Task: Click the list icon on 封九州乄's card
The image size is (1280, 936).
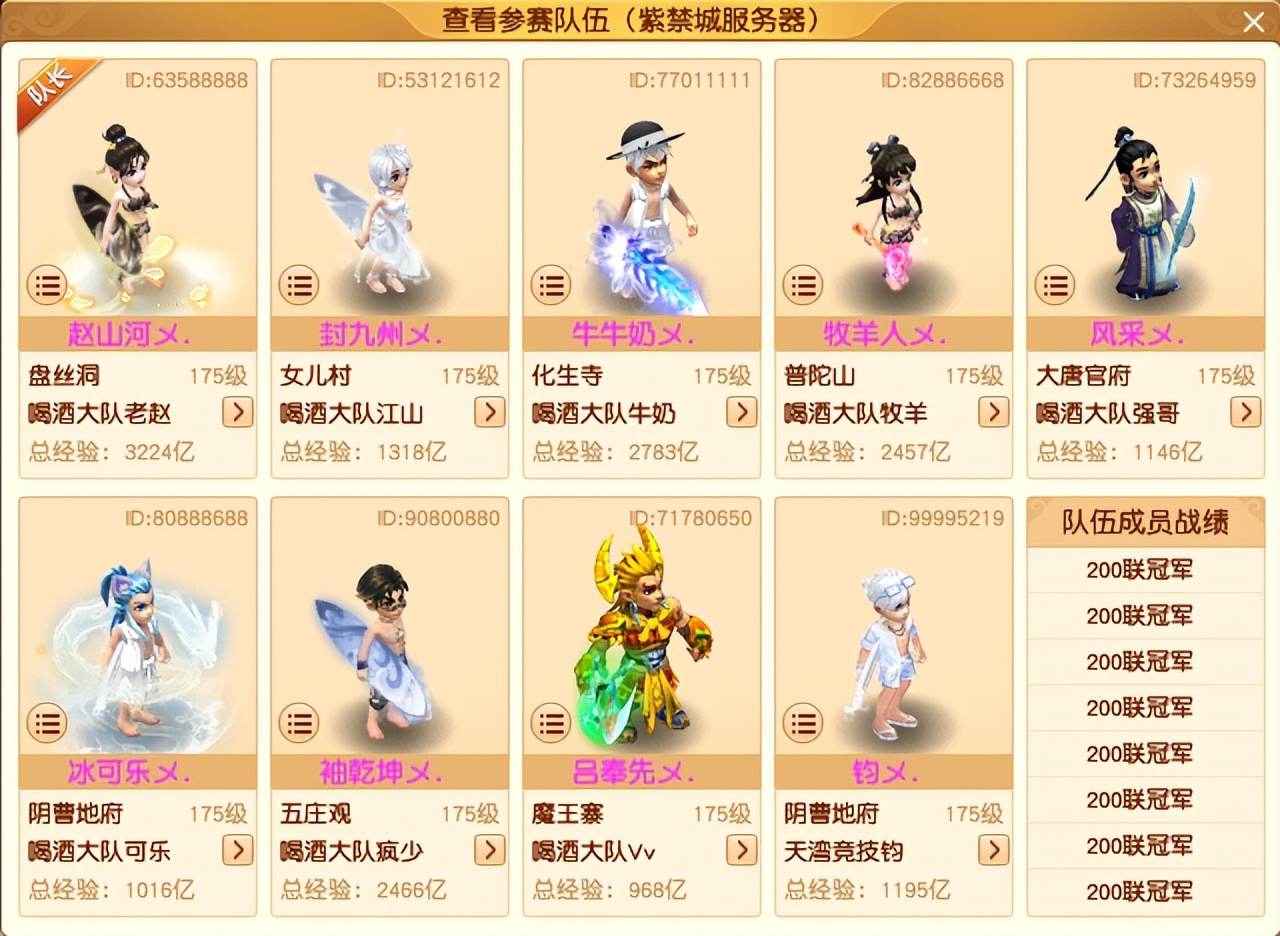Action: pyautogui.click(x=299, y=285)
